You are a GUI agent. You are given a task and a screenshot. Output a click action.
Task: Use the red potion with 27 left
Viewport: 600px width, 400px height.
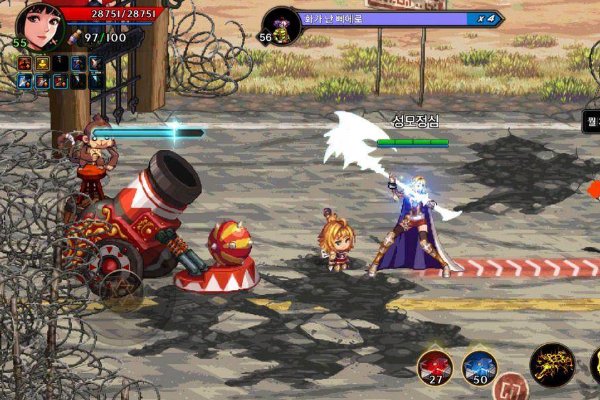(x=435, y=366)
